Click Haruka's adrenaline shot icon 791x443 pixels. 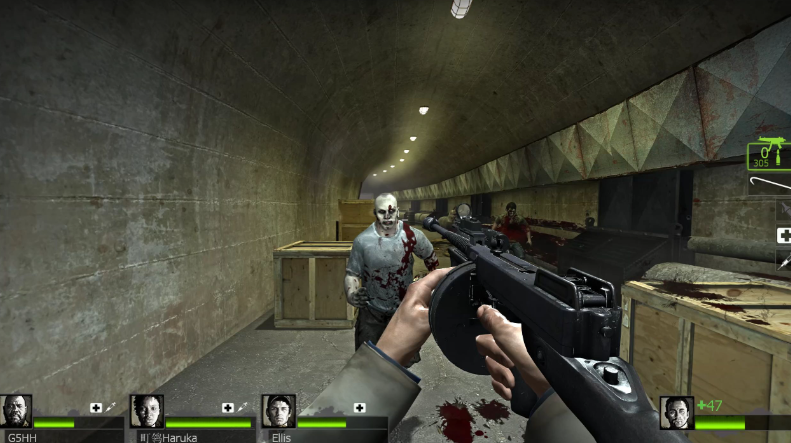pyautogui.click(x=243, y=408)
